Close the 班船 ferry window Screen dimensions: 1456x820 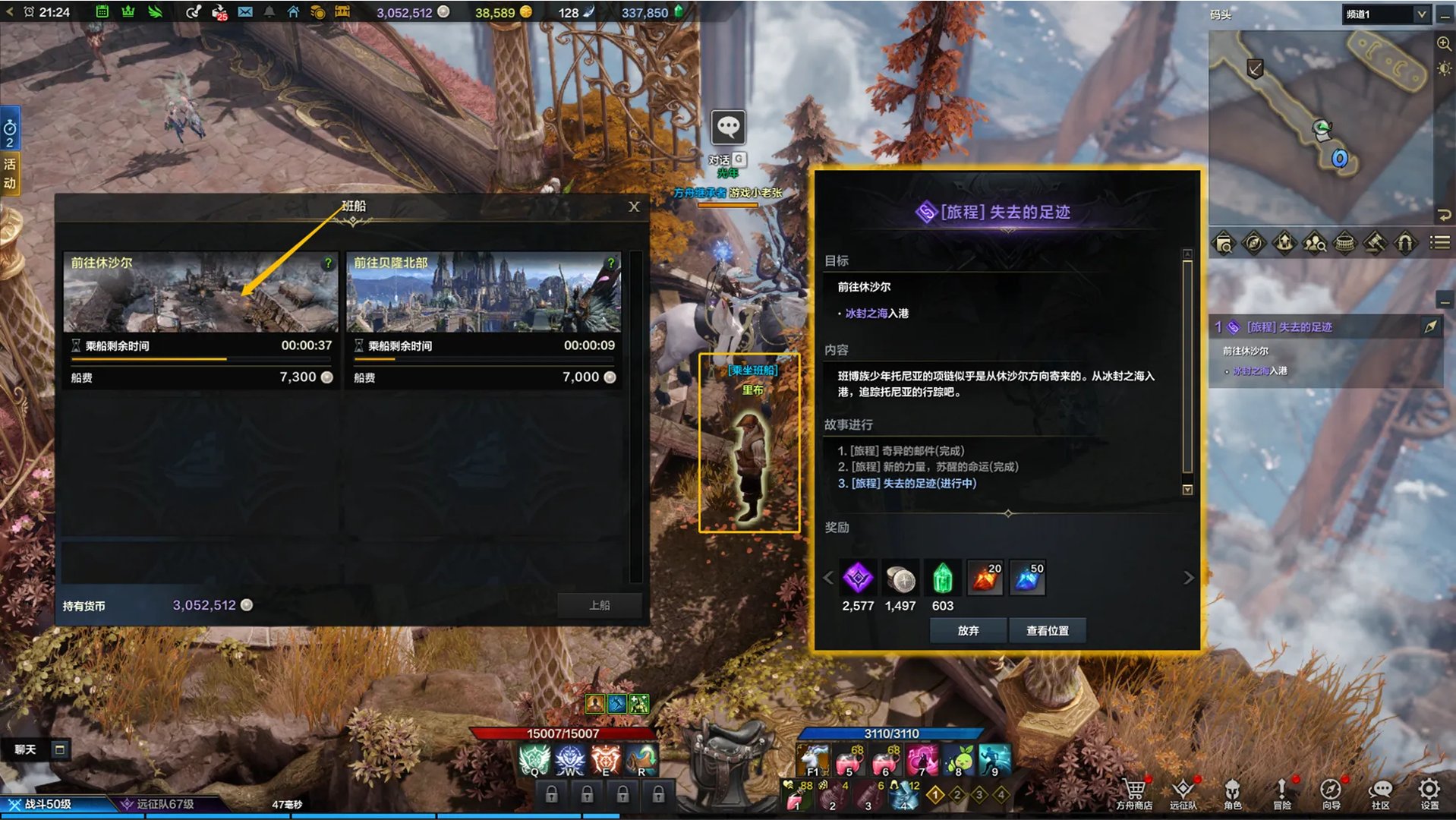[634, 207]
